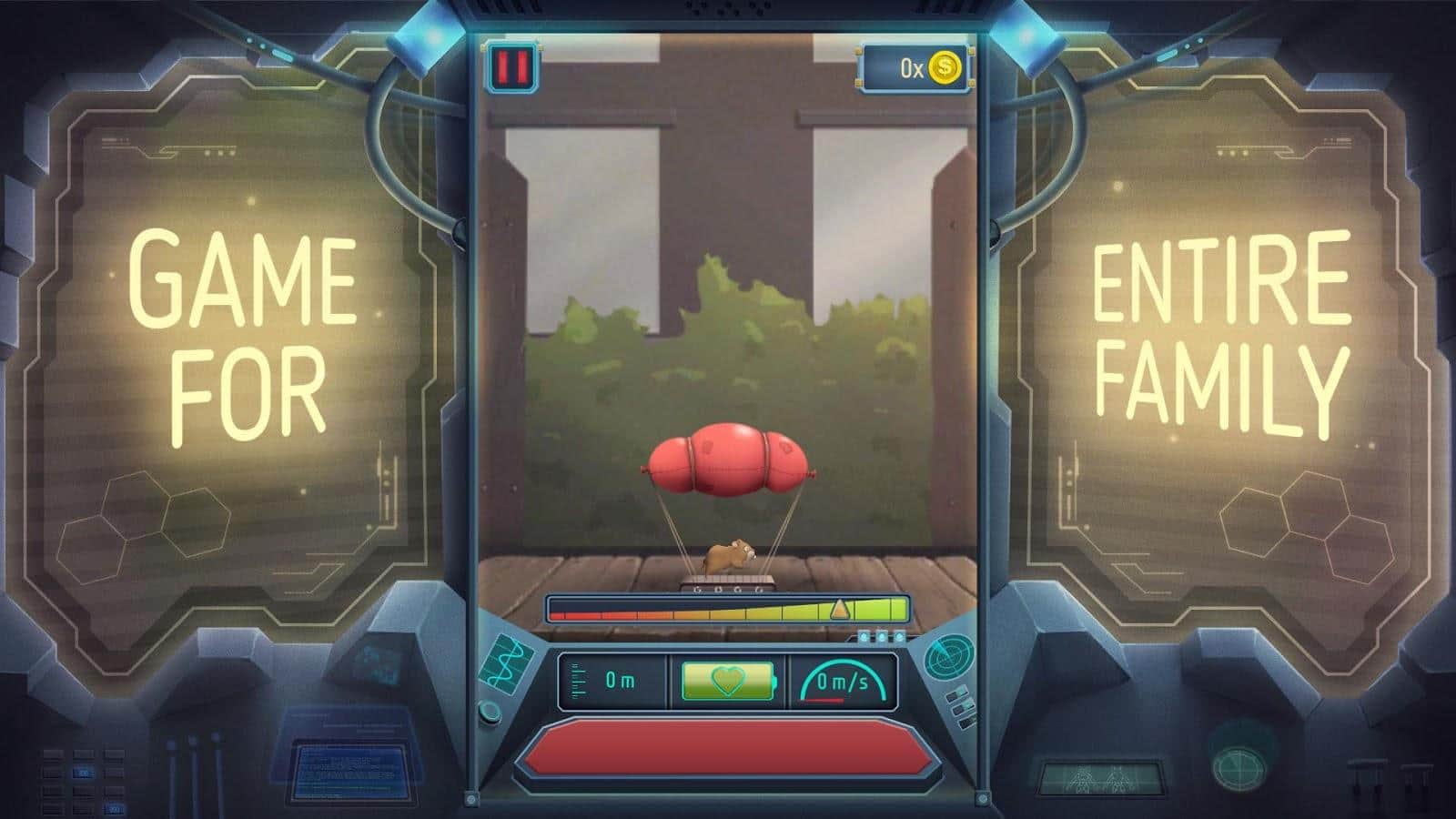Toggle the rightmost indicator above the power bar

tap(900, 635)
